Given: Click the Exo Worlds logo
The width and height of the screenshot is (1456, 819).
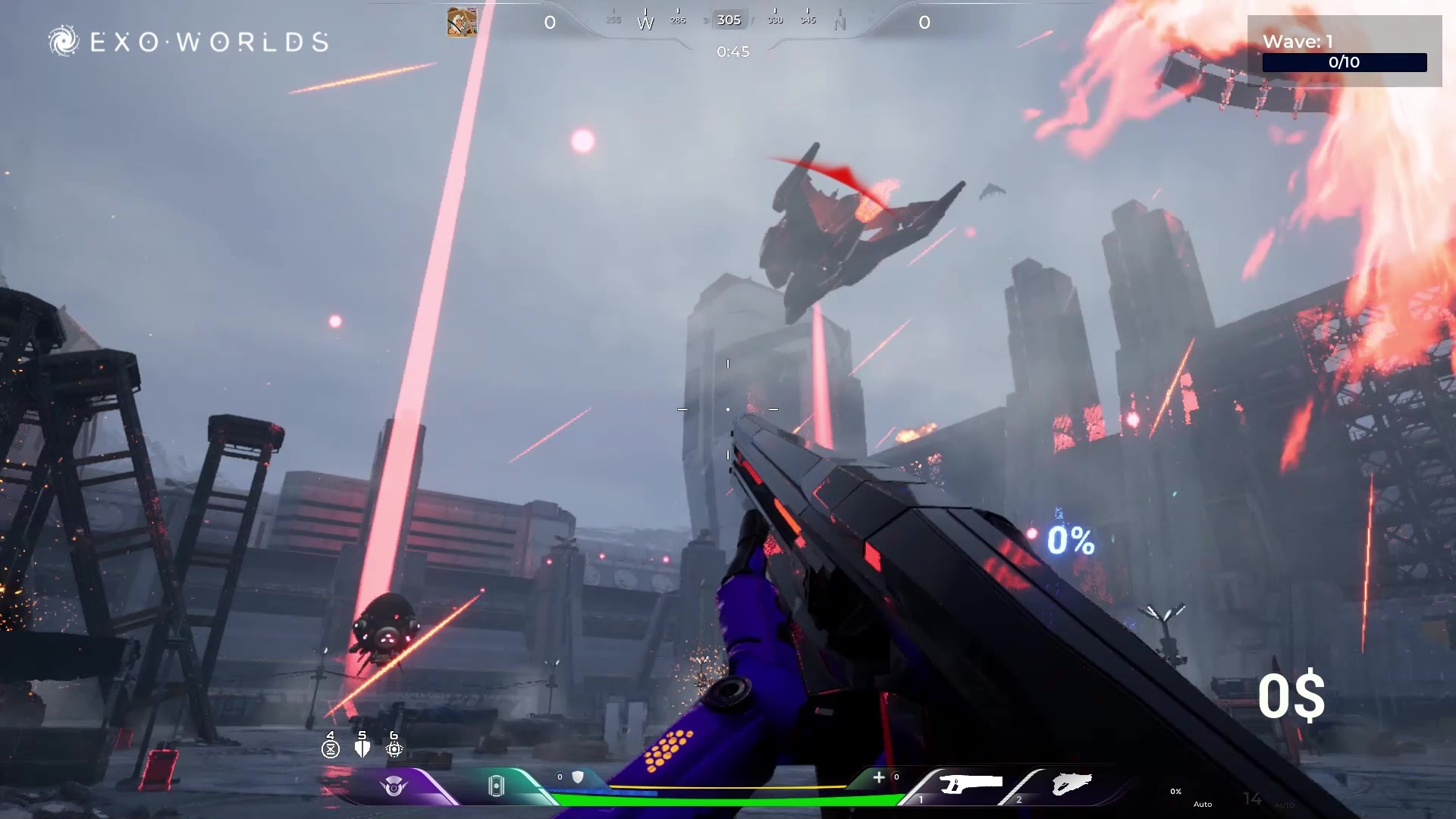Looking at the screenshot, I should click(x=188, y=41).
